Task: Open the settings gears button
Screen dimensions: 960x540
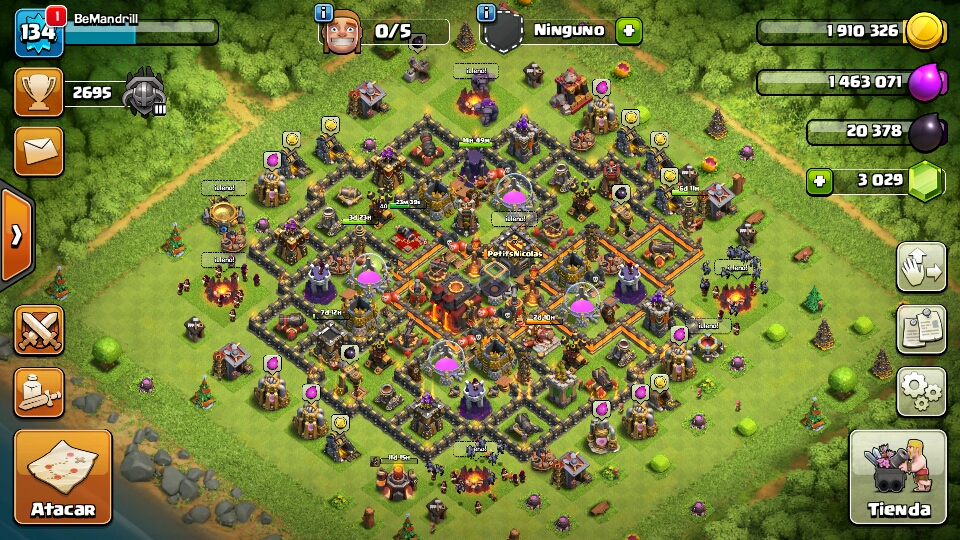Action: tap(921, 391)
